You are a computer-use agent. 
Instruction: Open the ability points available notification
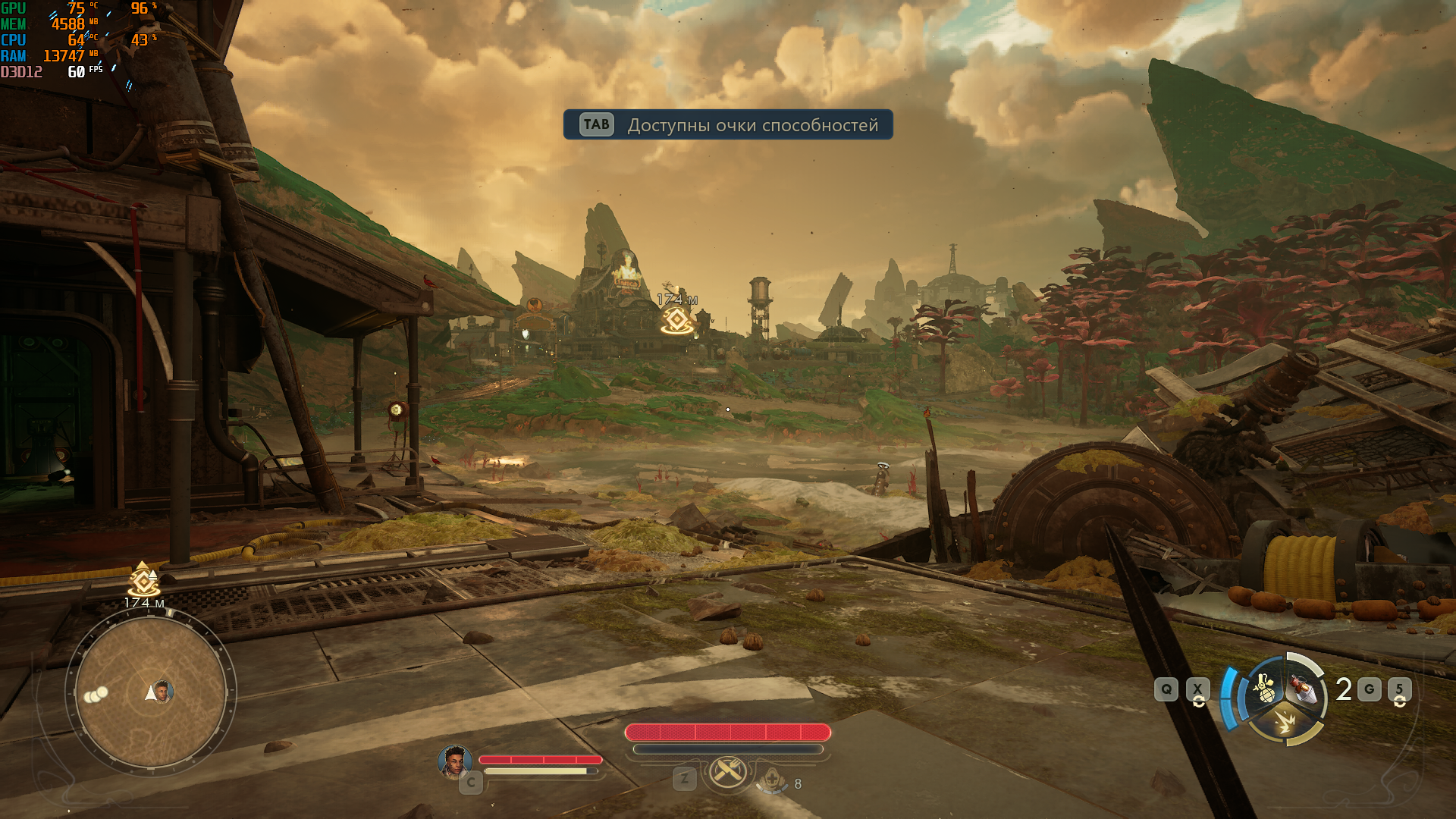click(728, 125)
